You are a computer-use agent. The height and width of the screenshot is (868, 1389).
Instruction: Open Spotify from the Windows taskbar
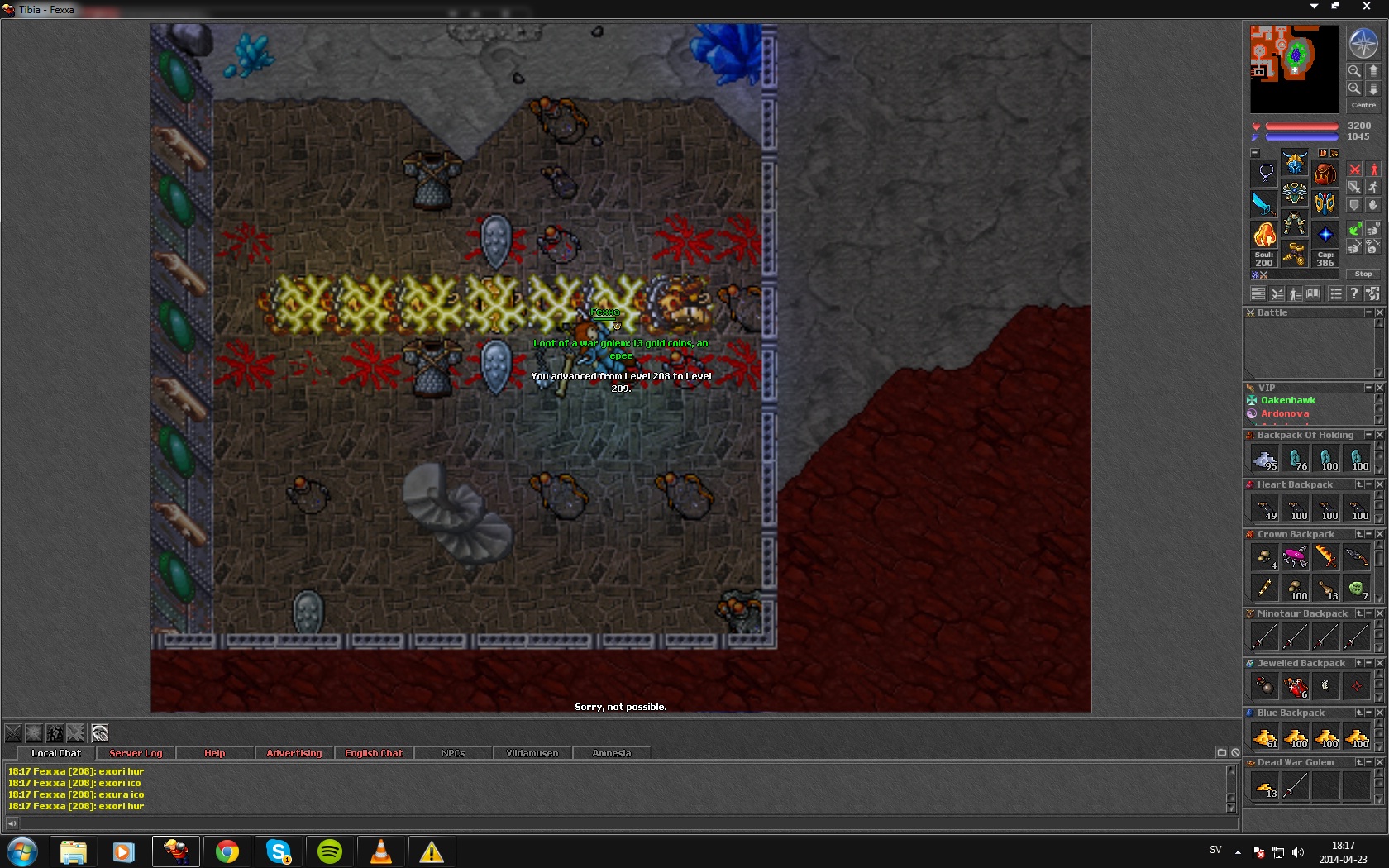tap(330, 851)
